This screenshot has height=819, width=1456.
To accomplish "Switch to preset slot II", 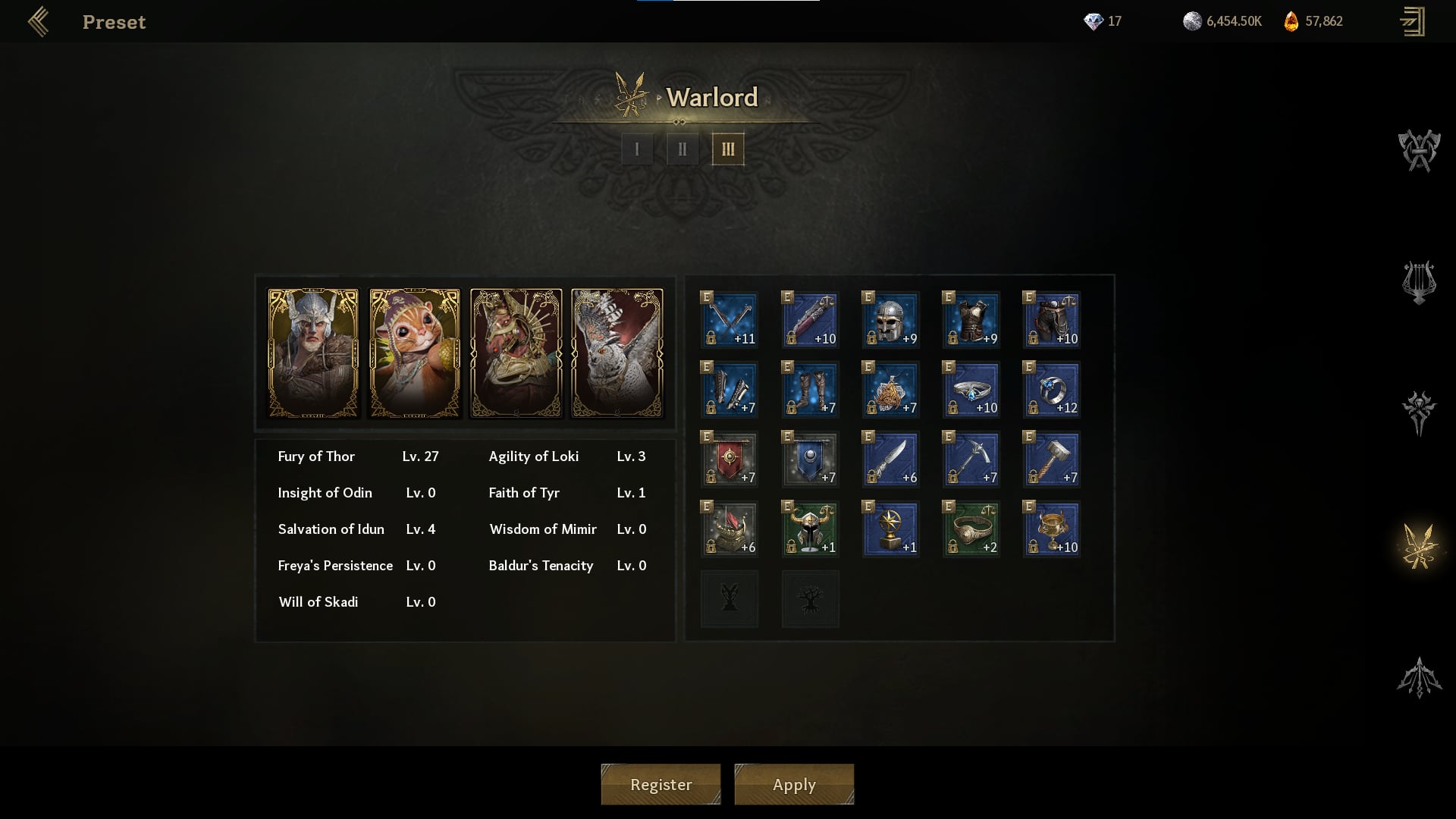I will [682, 149].
